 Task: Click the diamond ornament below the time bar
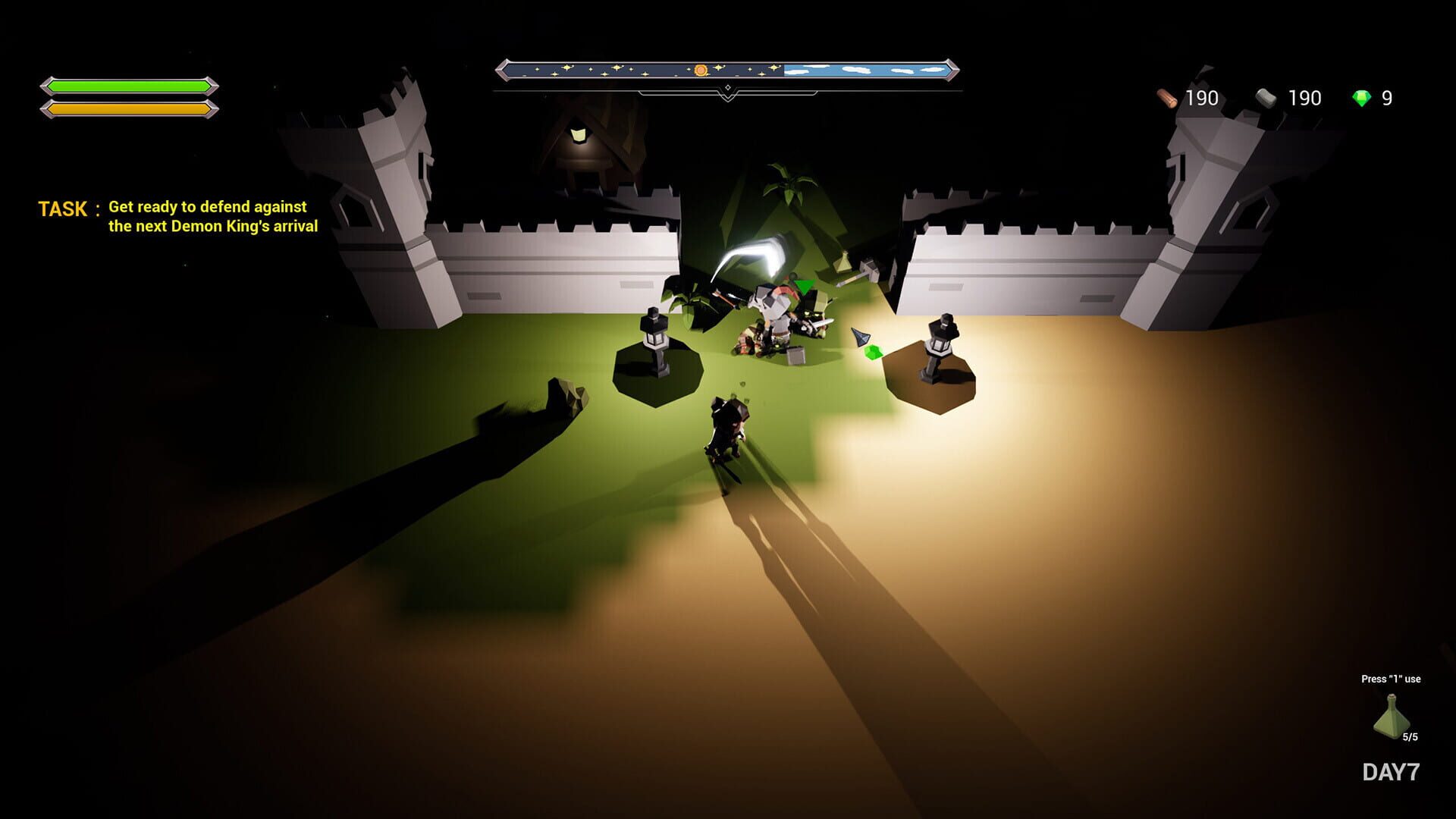[x=730, y=87]
